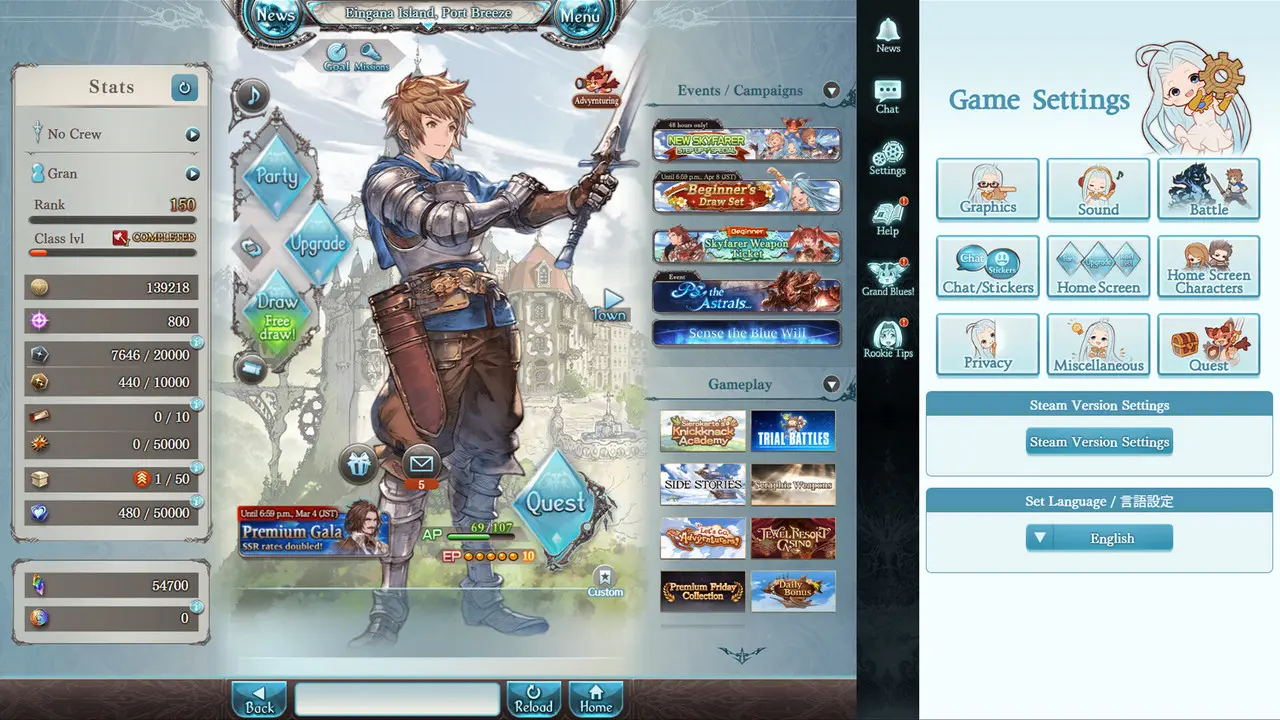Open the English language dropdown
The height and width of the screenshot is (720, 1280).
coord(1099,538)
